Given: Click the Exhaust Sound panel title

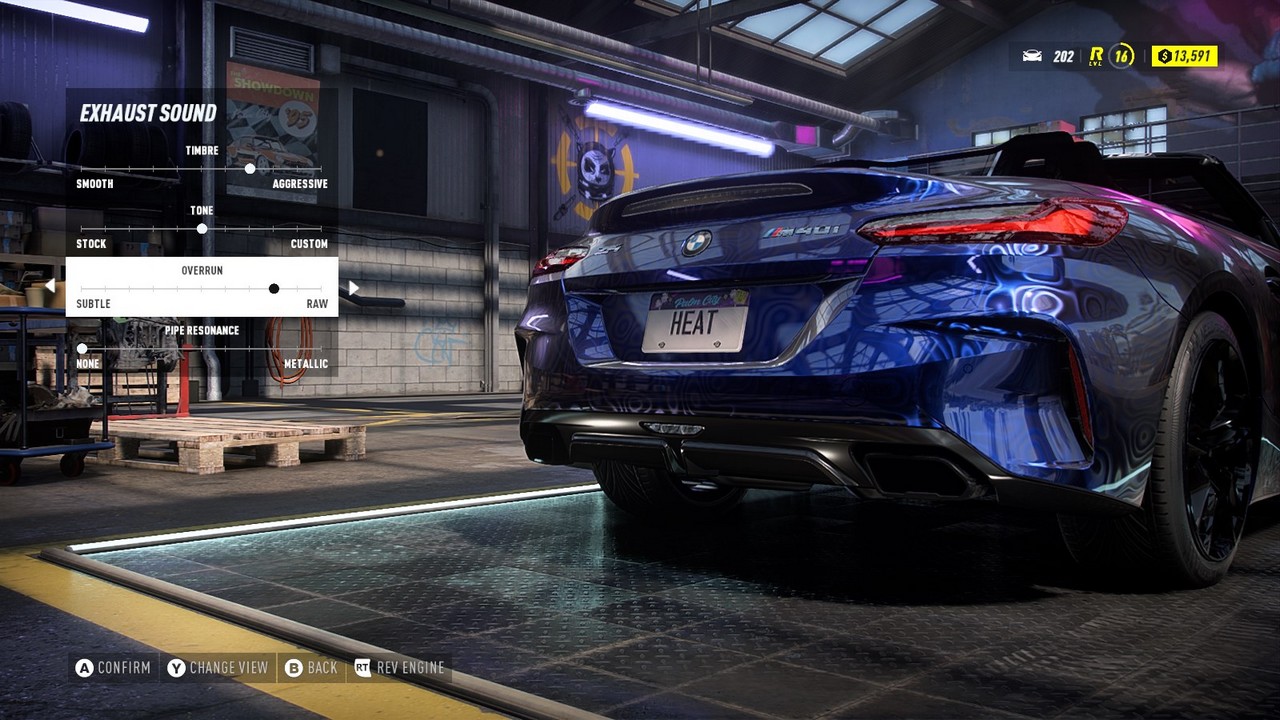Looking at the screenshot, I should (x=150, y=113).
